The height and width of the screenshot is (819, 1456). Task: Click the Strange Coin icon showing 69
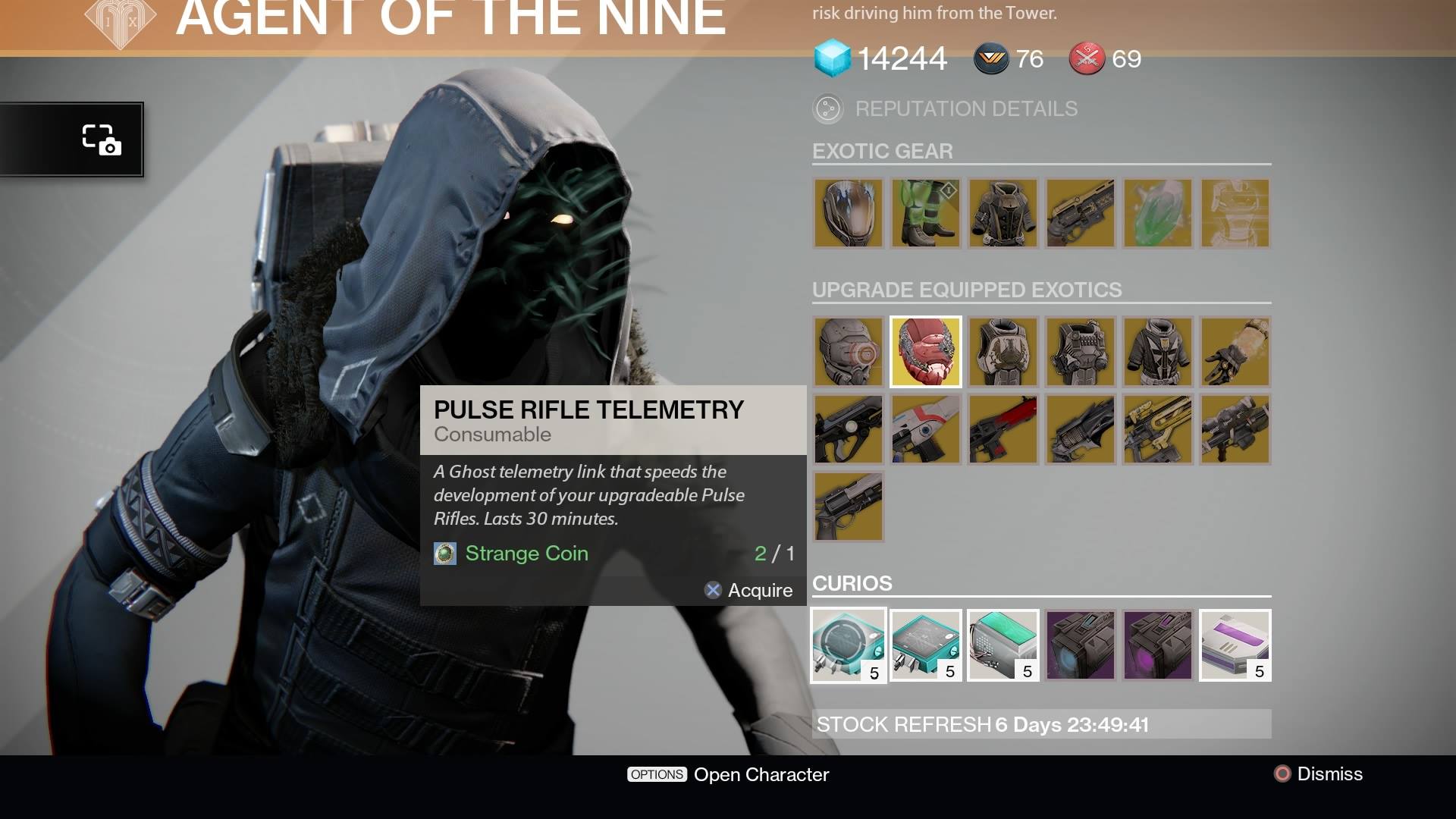coord(1086,58)
